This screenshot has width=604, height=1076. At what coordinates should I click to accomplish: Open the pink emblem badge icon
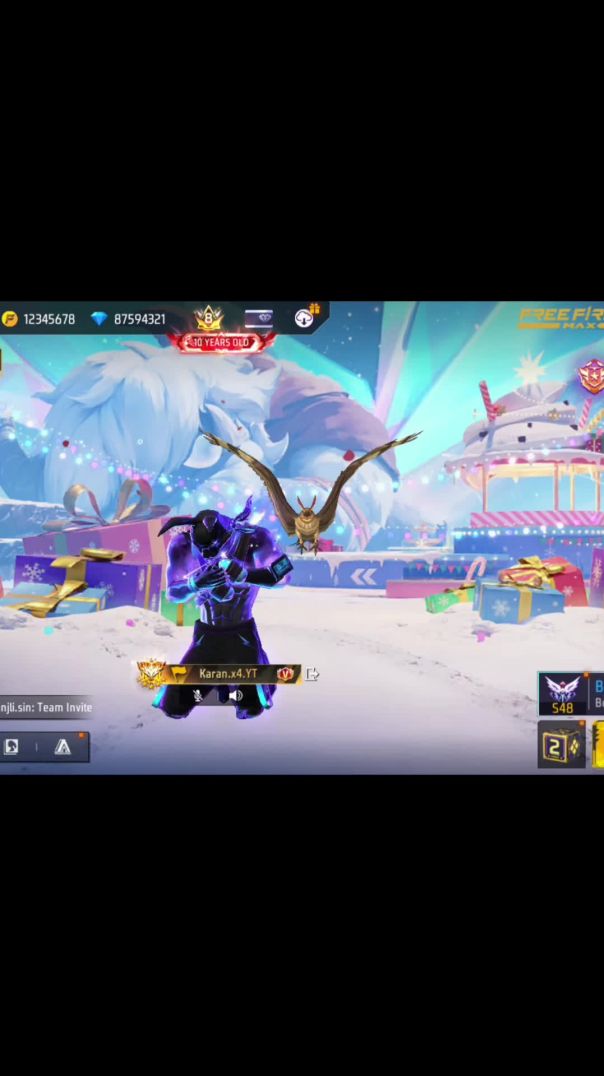[591, 376]
